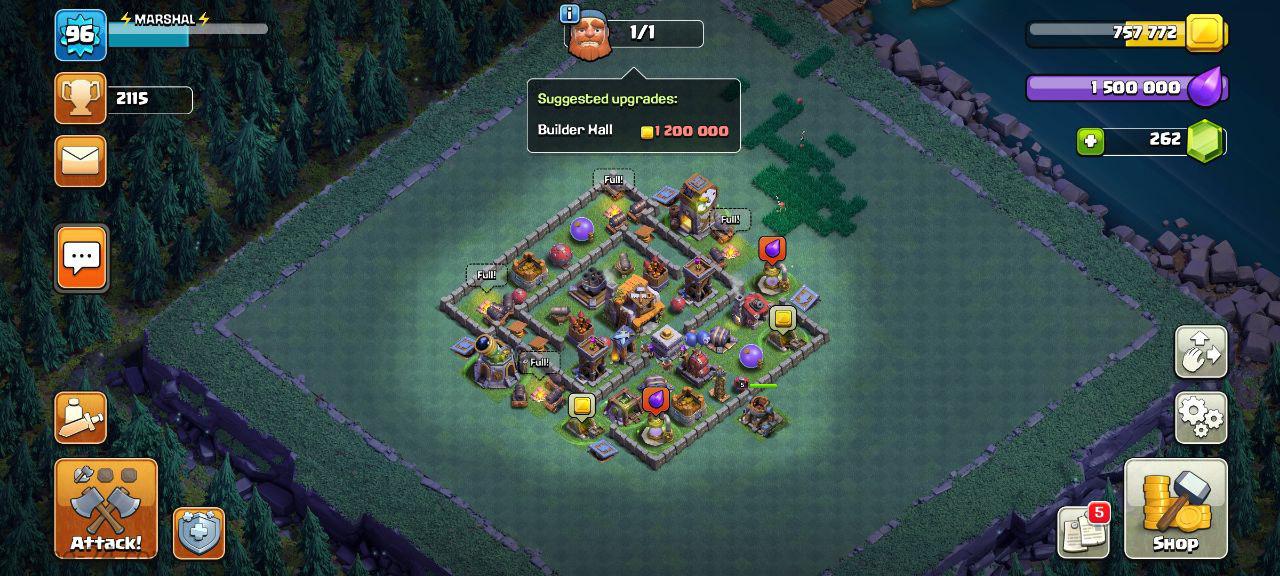This screenshot has width=1280, height=576.
Task: Select the Builder Hall suggested upgrade
Action: (633, 131)
